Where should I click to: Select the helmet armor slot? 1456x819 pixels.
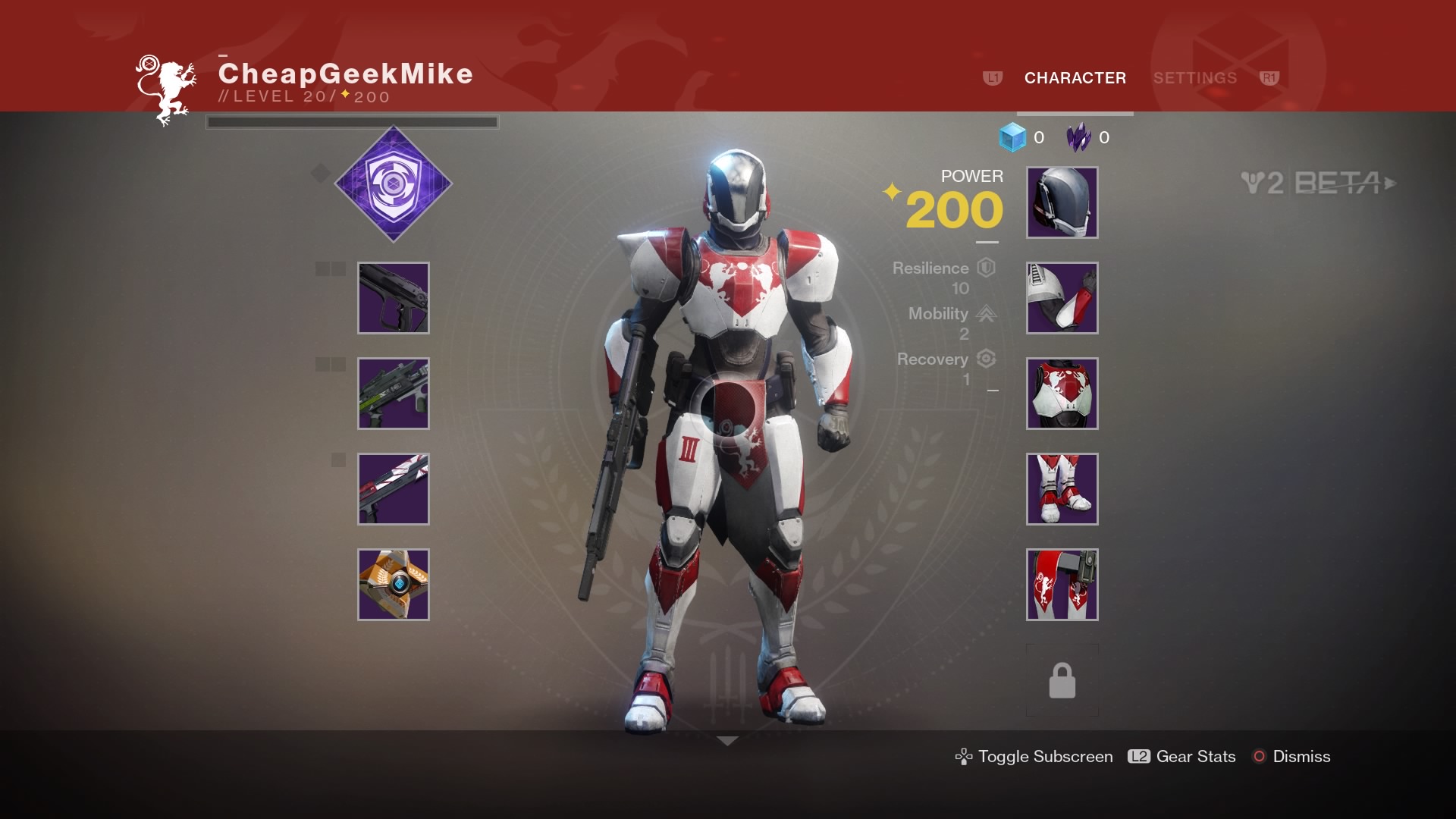1062,202
